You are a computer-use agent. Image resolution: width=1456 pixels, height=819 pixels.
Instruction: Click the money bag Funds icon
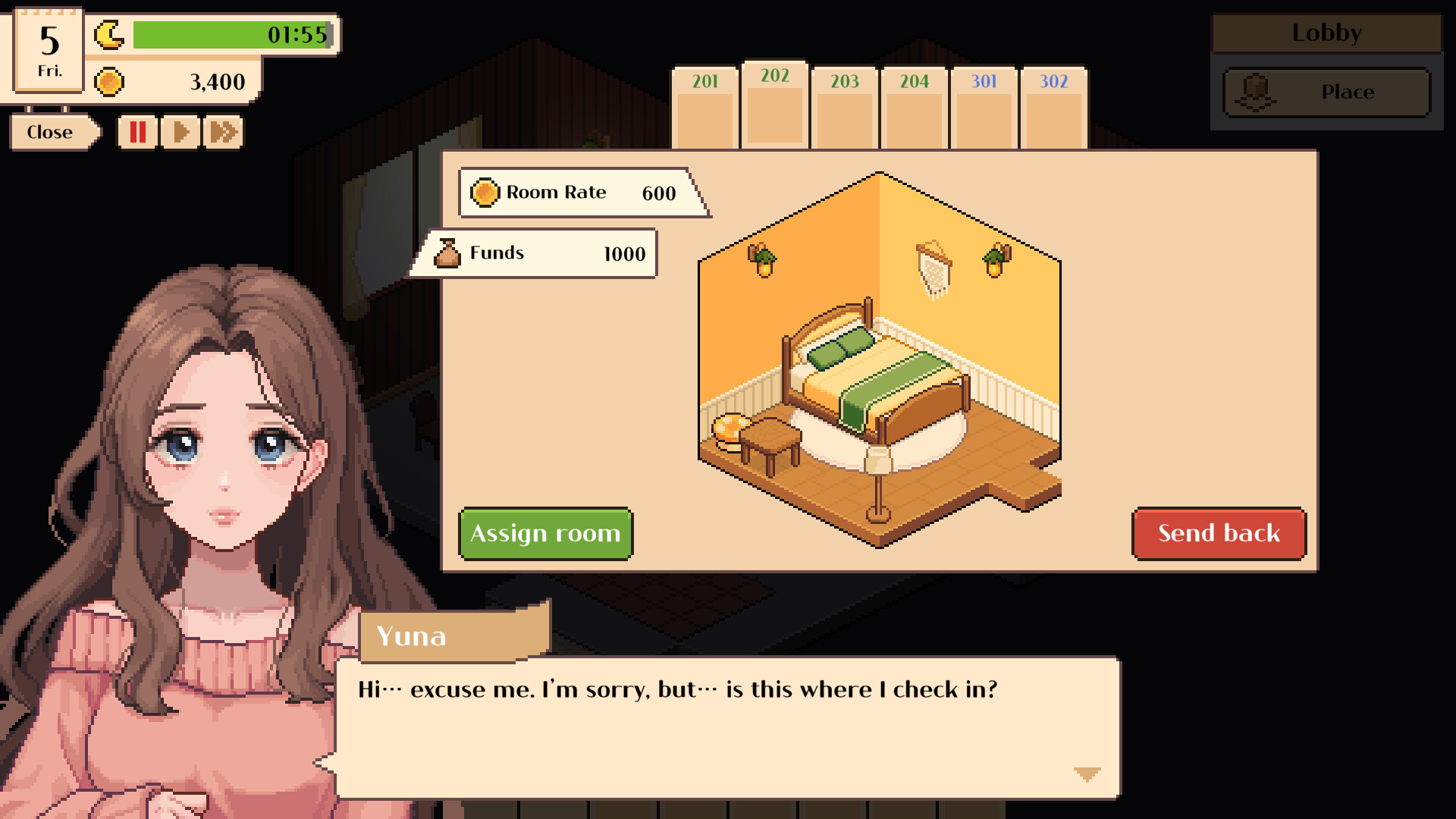pyautogui.click(x=449, y=253)
